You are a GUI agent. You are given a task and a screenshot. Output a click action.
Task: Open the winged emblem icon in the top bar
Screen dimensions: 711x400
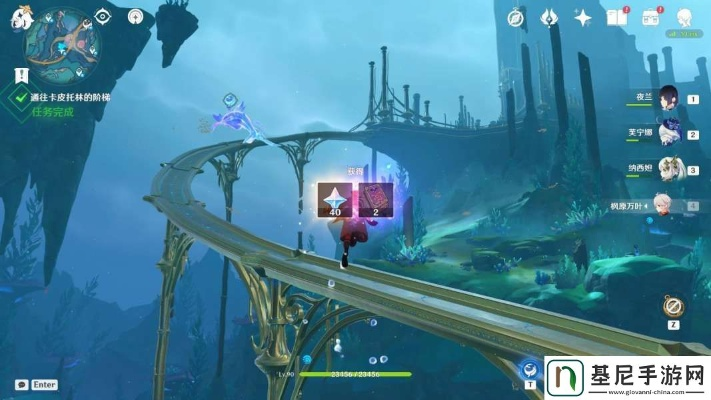(549, 17)
